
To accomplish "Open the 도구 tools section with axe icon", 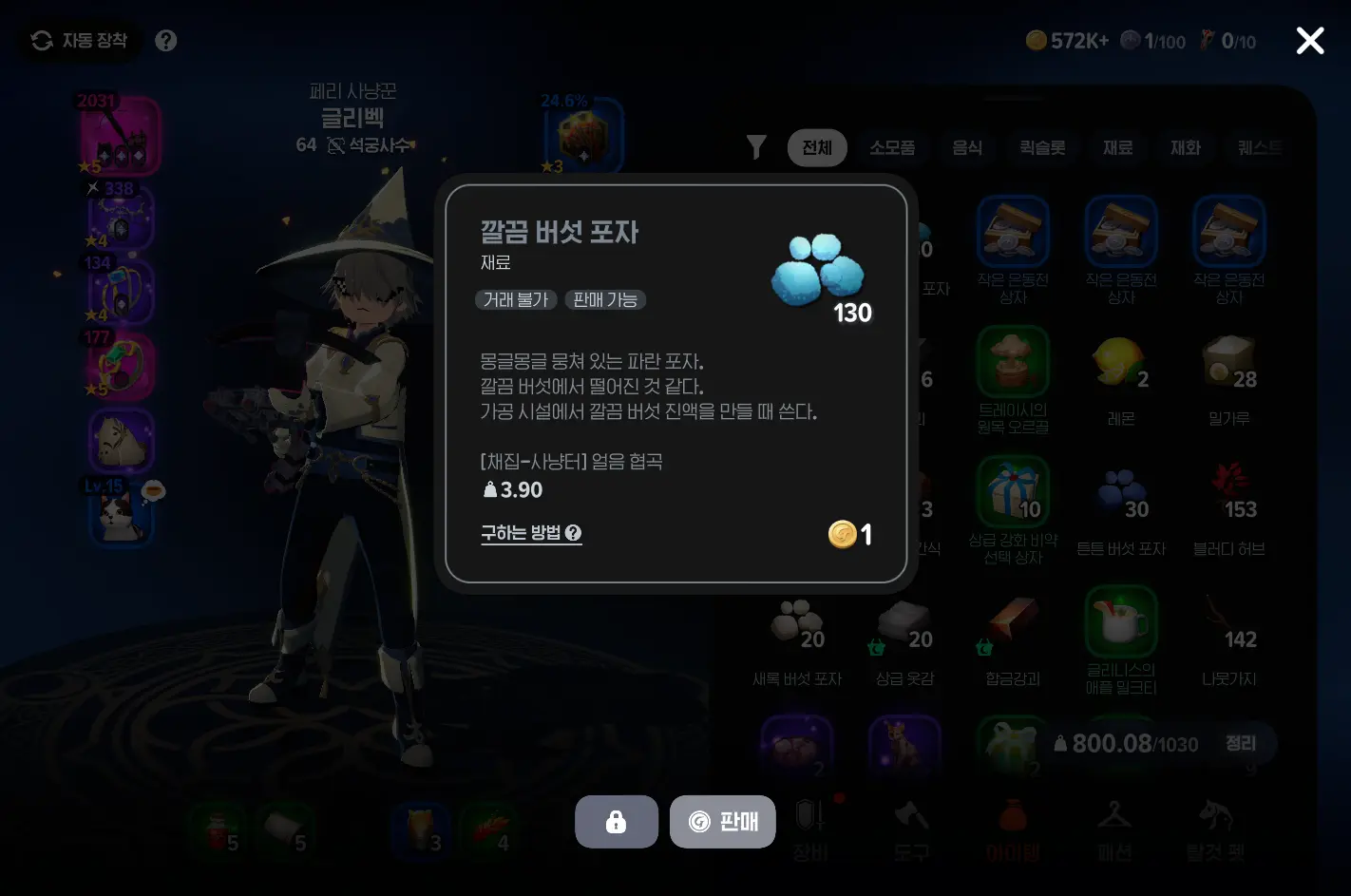I will [911, 827].
